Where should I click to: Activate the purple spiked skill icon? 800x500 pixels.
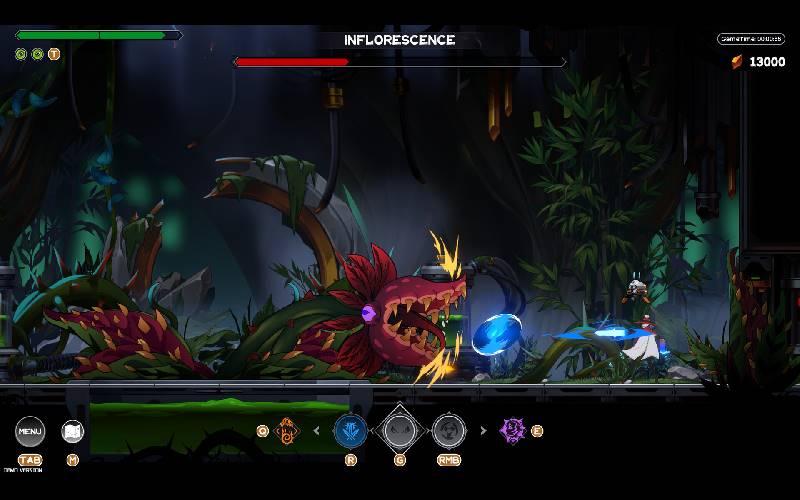click(513, 431)
